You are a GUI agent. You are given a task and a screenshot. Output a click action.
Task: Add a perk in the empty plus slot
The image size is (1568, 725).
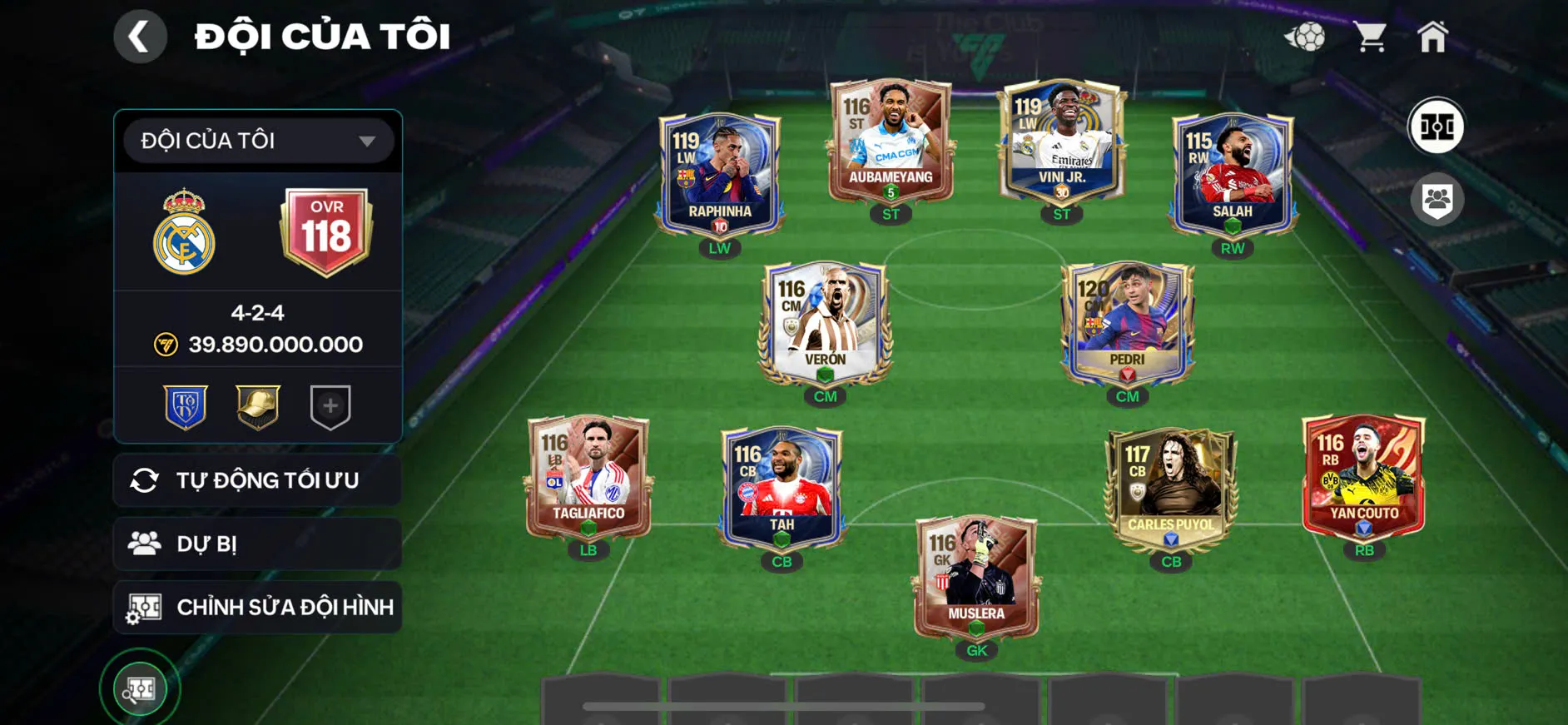coord(330,406)
